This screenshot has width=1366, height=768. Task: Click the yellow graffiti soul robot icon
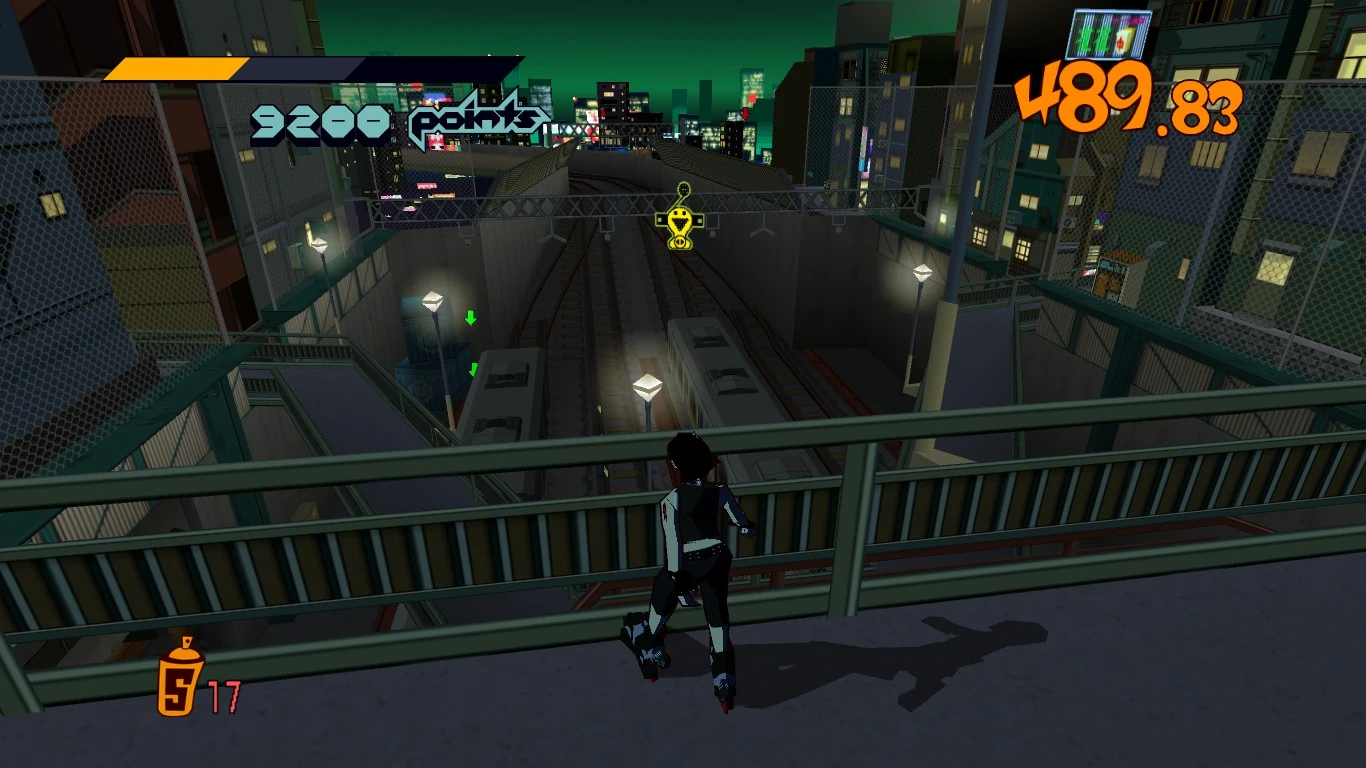[678, 220]
